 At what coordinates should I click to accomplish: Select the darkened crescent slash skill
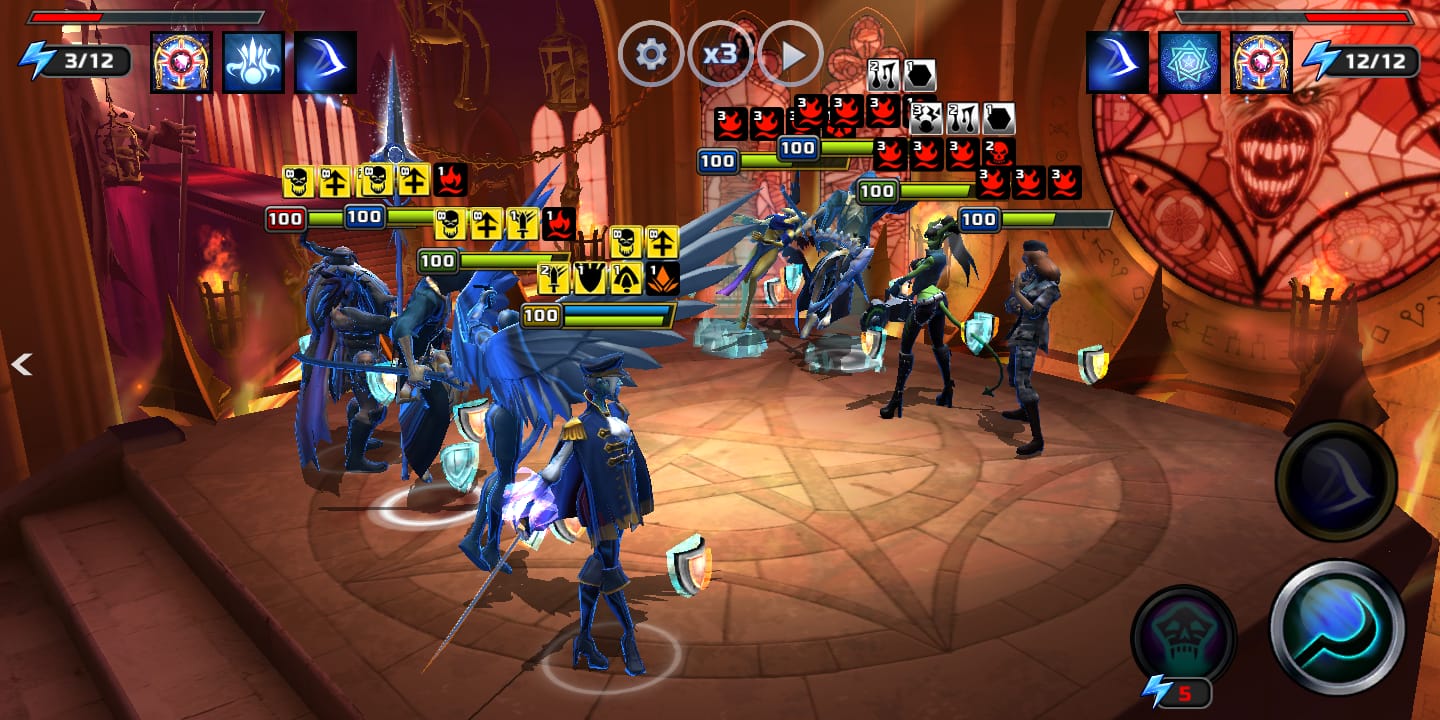click(x=1335, y=481)
